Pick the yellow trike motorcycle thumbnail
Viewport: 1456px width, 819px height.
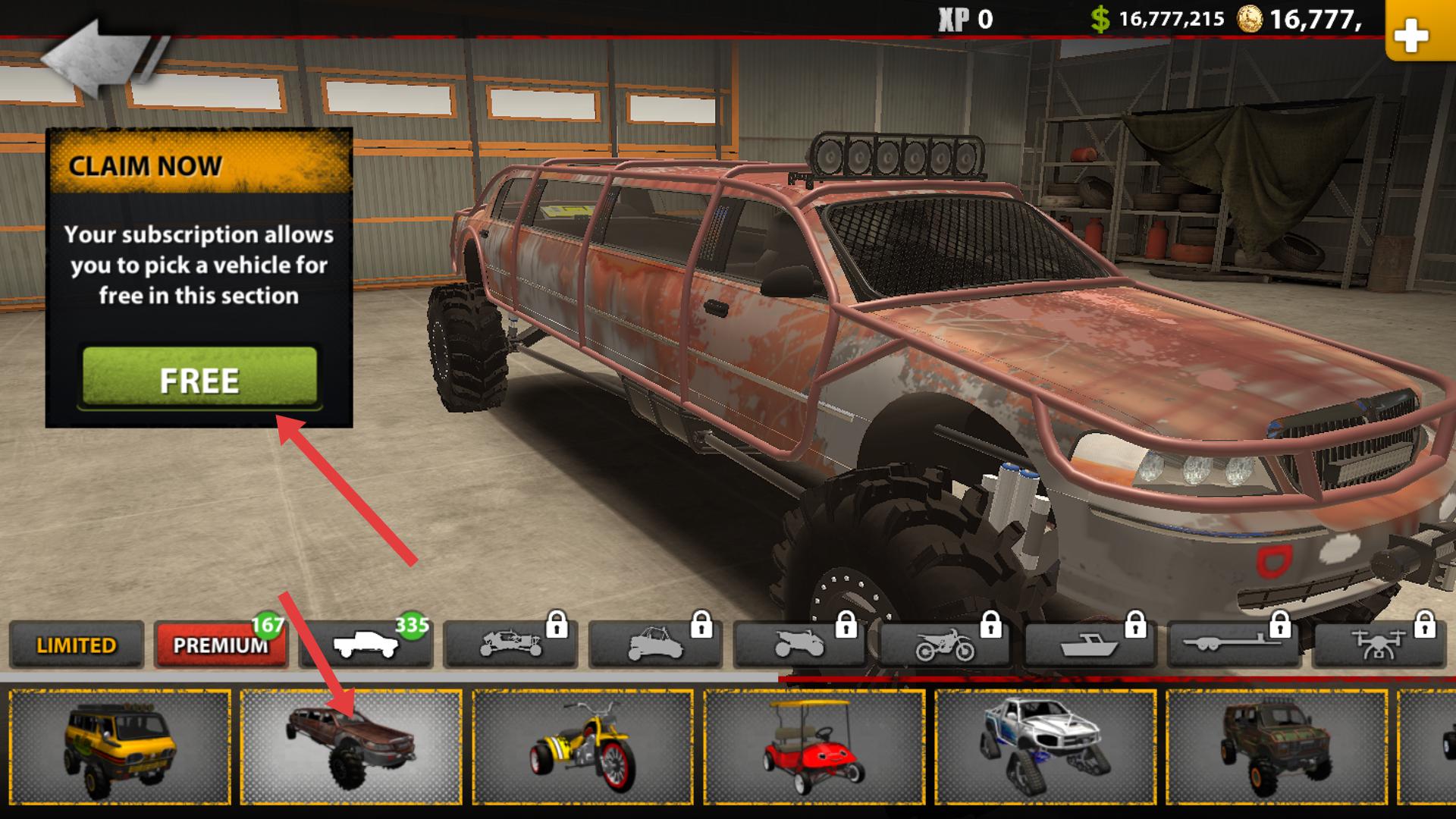[x=582, y=747]
